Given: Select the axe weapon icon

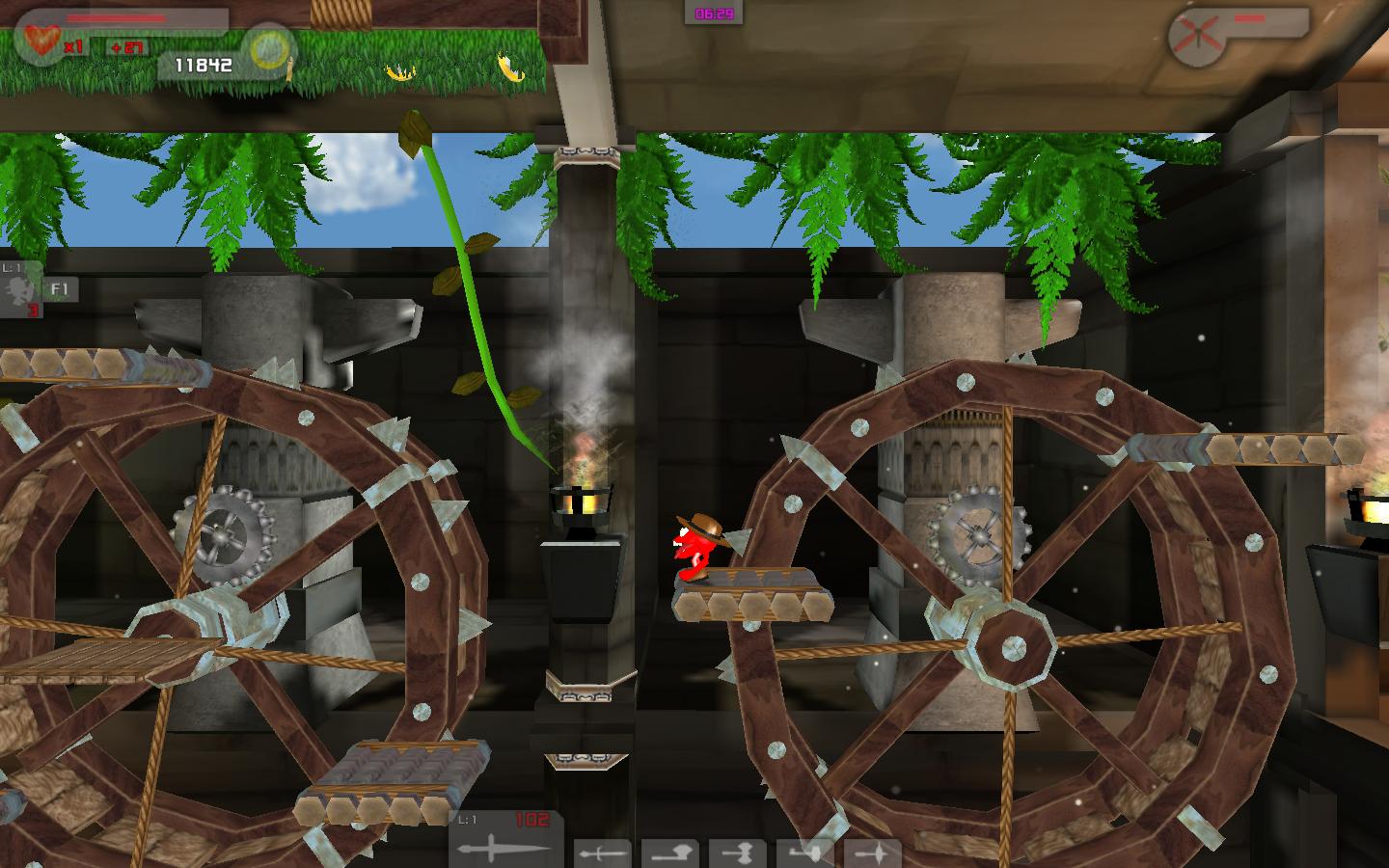Looking at the screenshot, I should (670, 853).
